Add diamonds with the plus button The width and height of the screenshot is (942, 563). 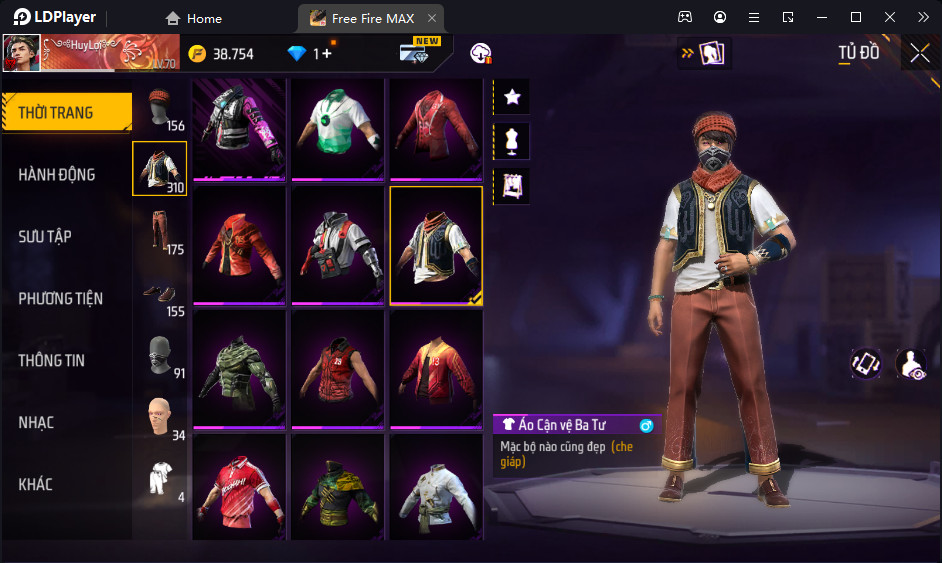pos(327,54)
